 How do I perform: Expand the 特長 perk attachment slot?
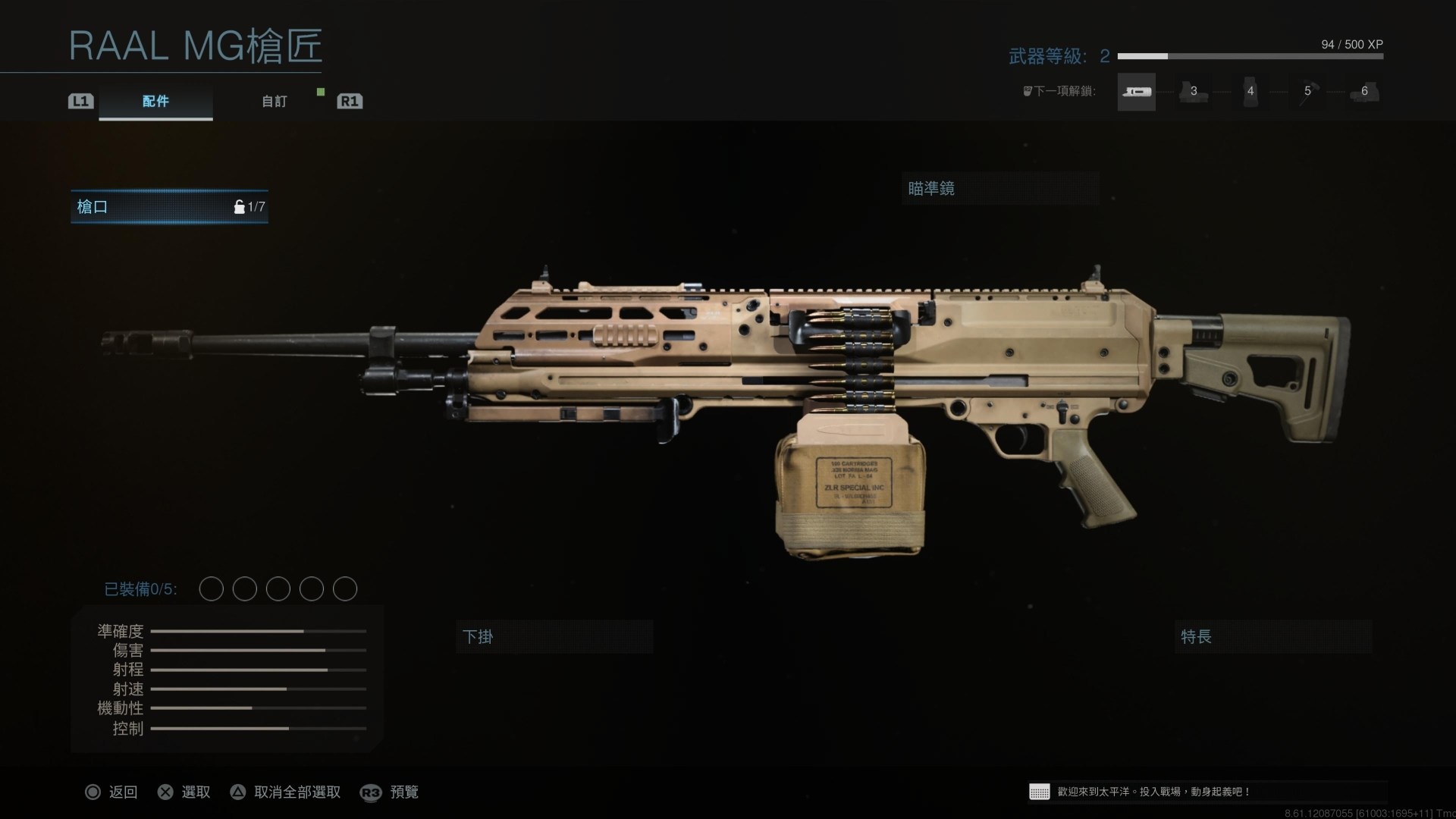pos(1272,637)
